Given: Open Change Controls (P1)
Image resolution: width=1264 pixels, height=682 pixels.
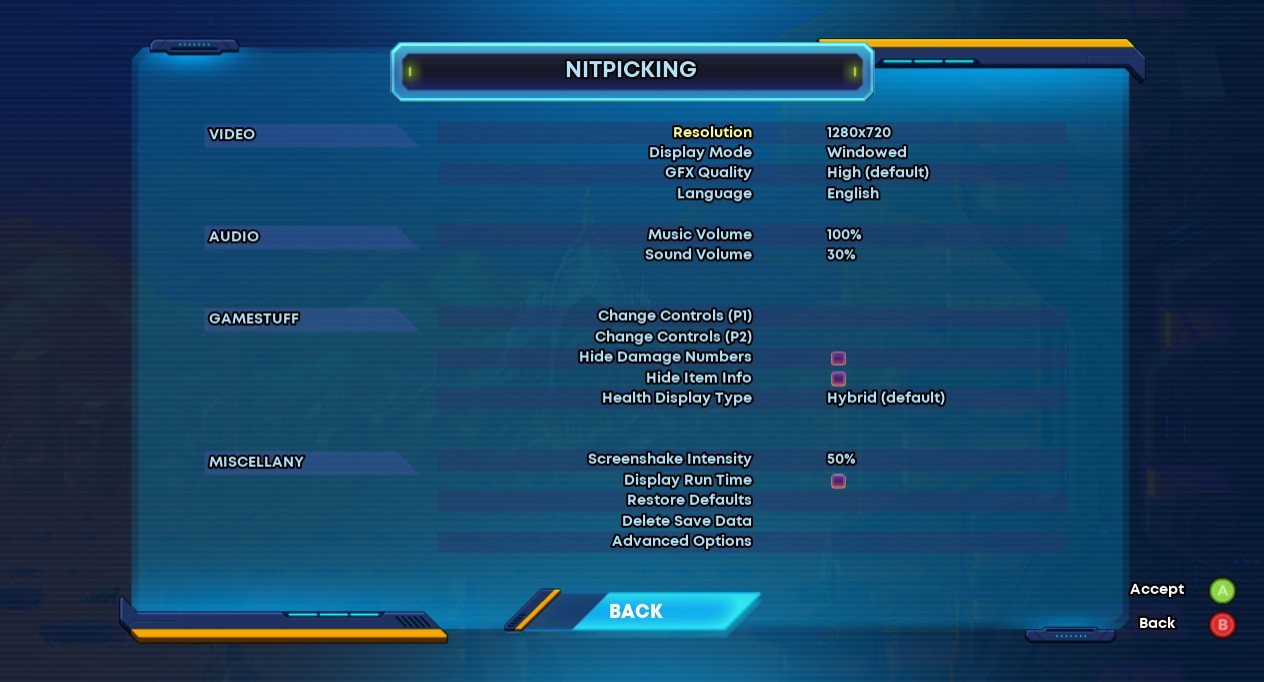Looking at the screenshot, I should coord(674,315).
